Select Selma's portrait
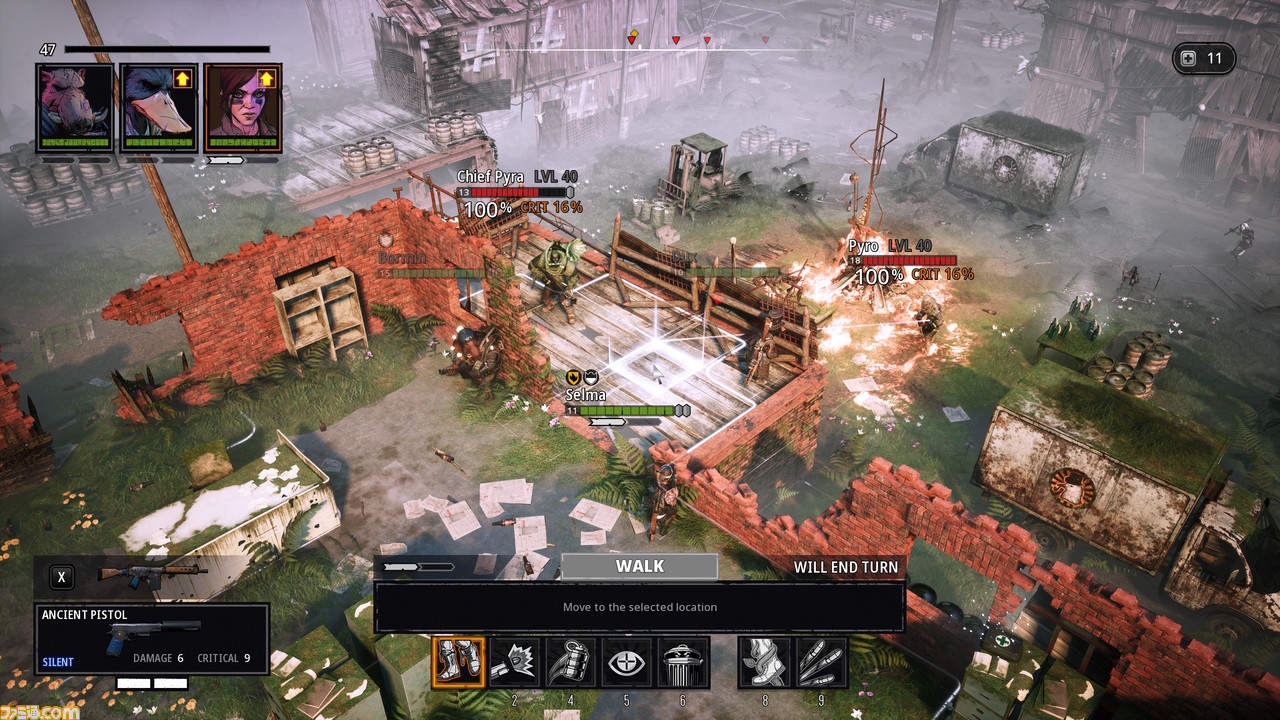Image resolution: width=1280 pixels, height=720 pixels. point(243,107)
